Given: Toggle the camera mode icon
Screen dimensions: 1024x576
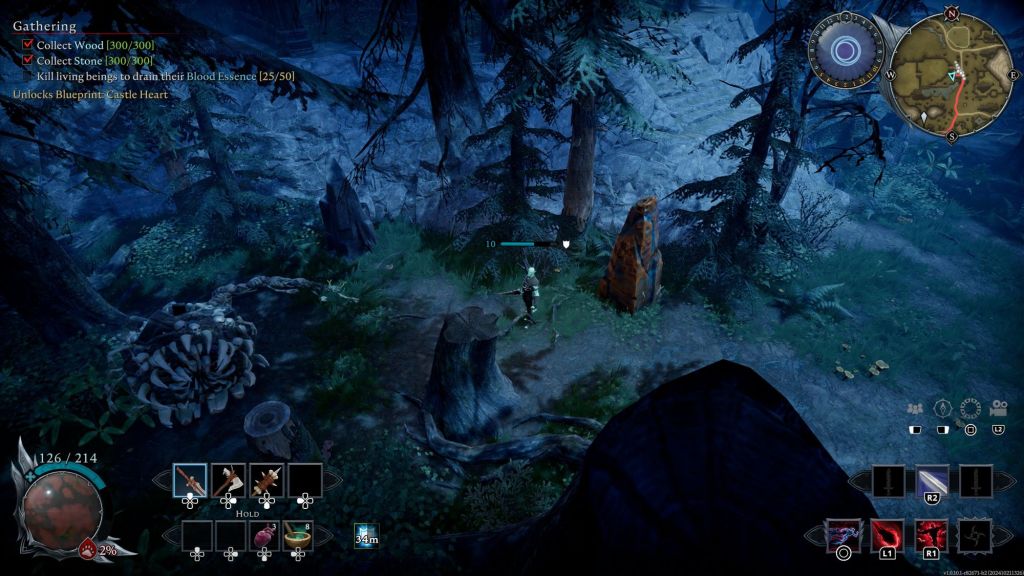Looking at the screenshot, I should (x=997, y=408).
